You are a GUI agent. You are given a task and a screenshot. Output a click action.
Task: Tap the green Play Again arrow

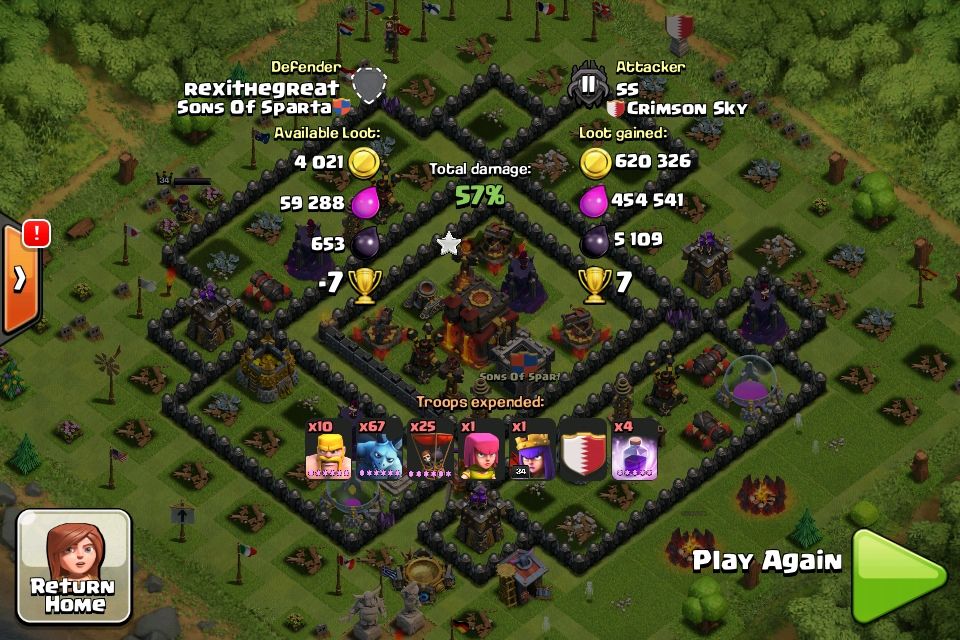[x=896, y=574]
